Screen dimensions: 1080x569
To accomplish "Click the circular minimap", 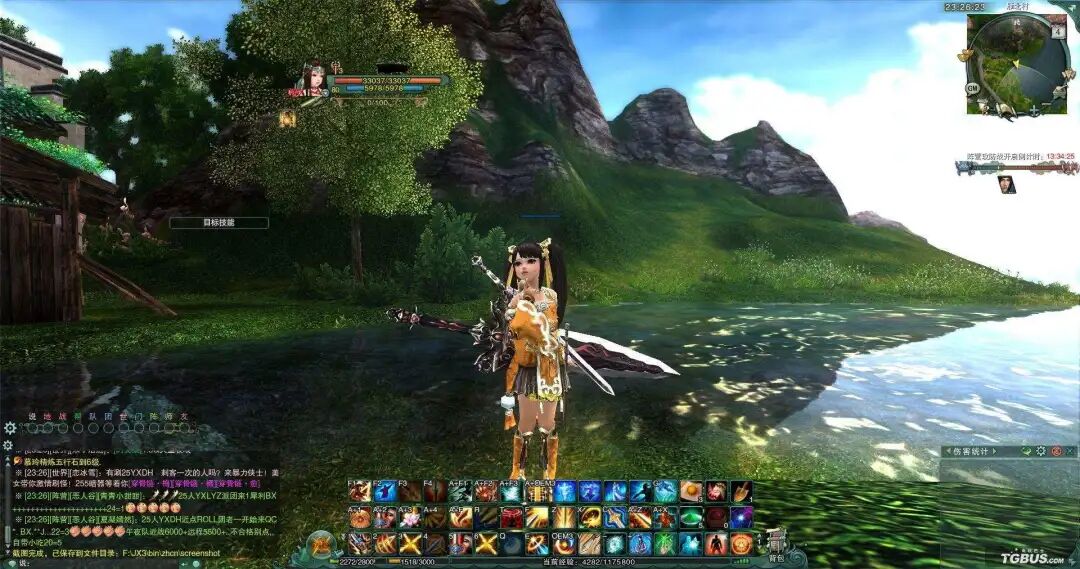I will point(1017,61).
